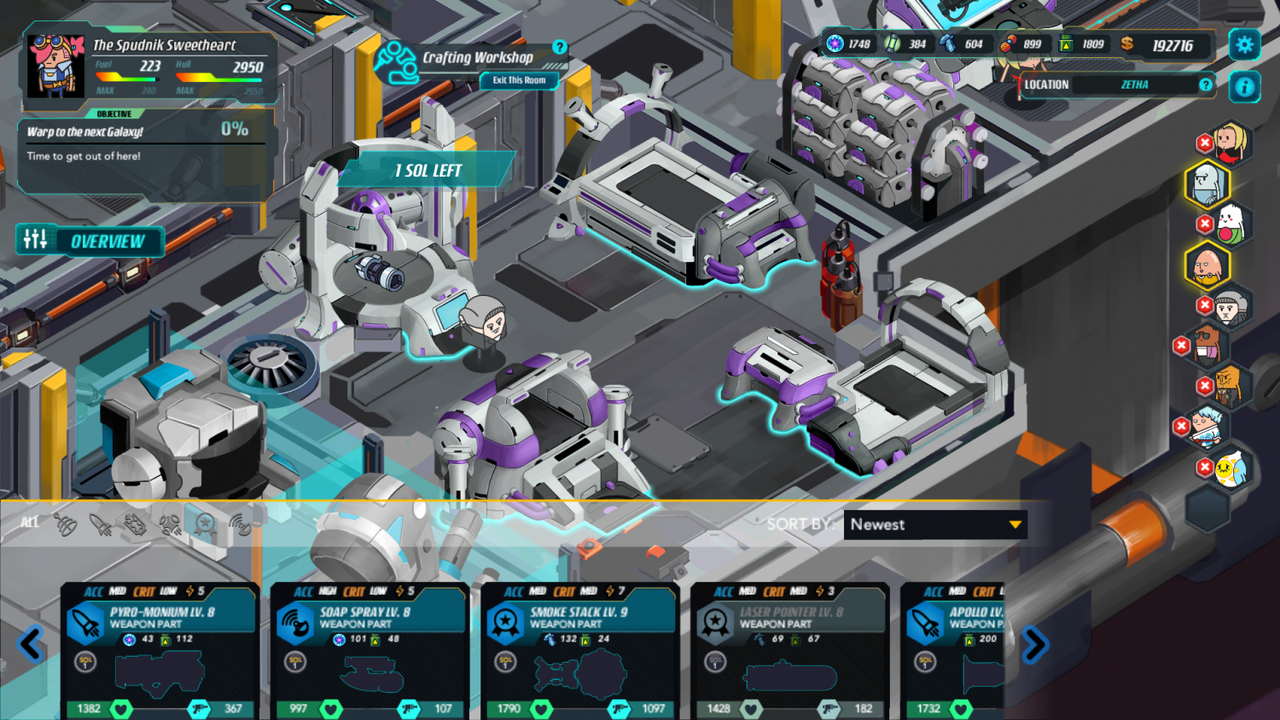Click the info icon below the gear
The height and width of the screenshot is (720, 1280).
coord(1243,85)
